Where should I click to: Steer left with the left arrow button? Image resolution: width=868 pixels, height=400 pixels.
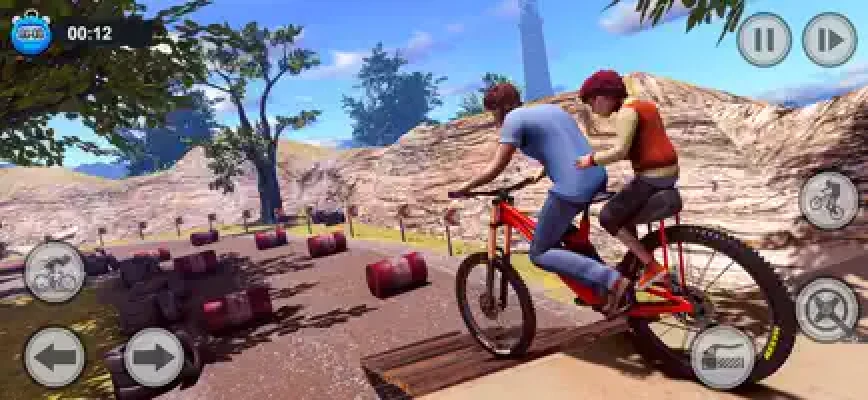(54, 357)
